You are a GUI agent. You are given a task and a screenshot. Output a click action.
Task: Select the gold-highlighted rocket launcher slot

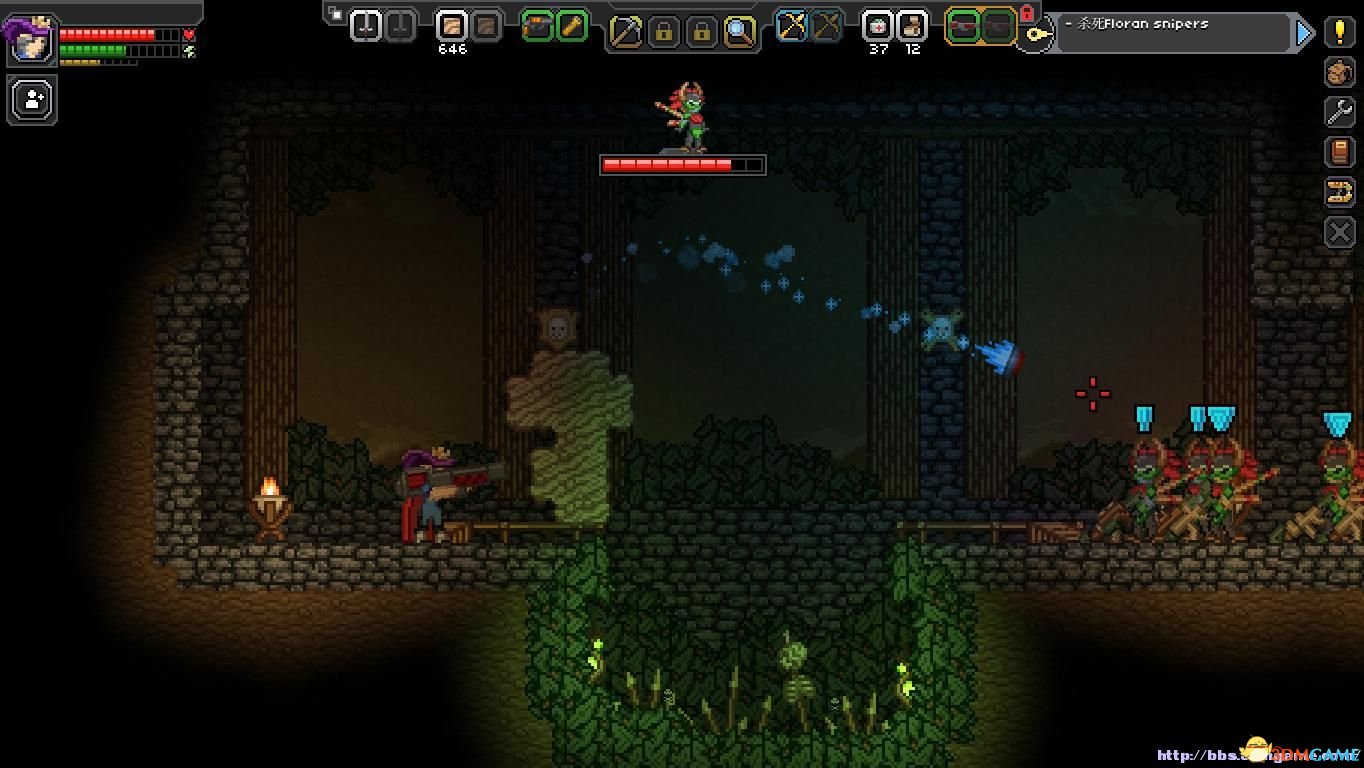click(963, 26)
